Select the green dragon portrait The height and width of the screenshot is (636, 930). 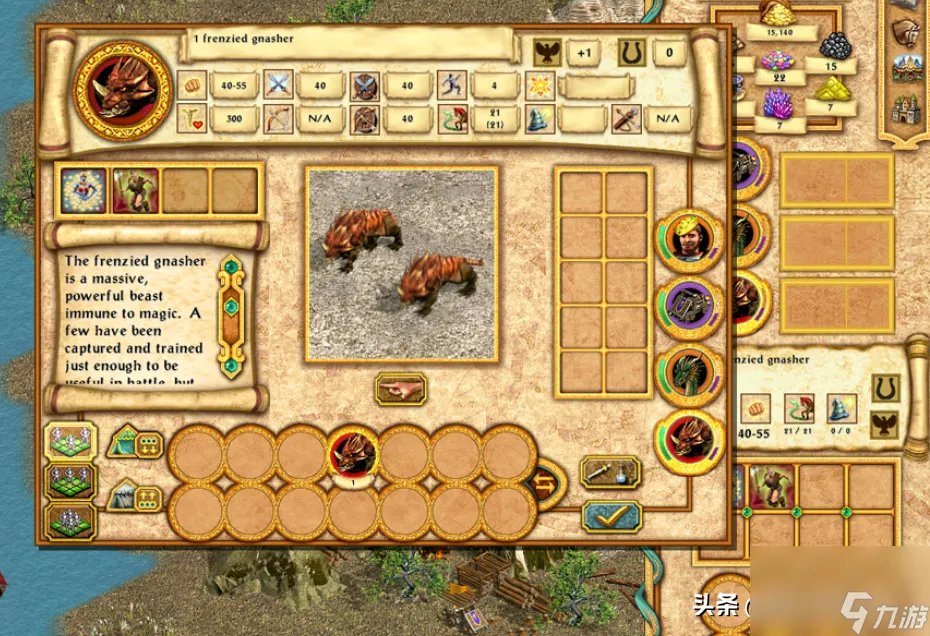point(689,373)
